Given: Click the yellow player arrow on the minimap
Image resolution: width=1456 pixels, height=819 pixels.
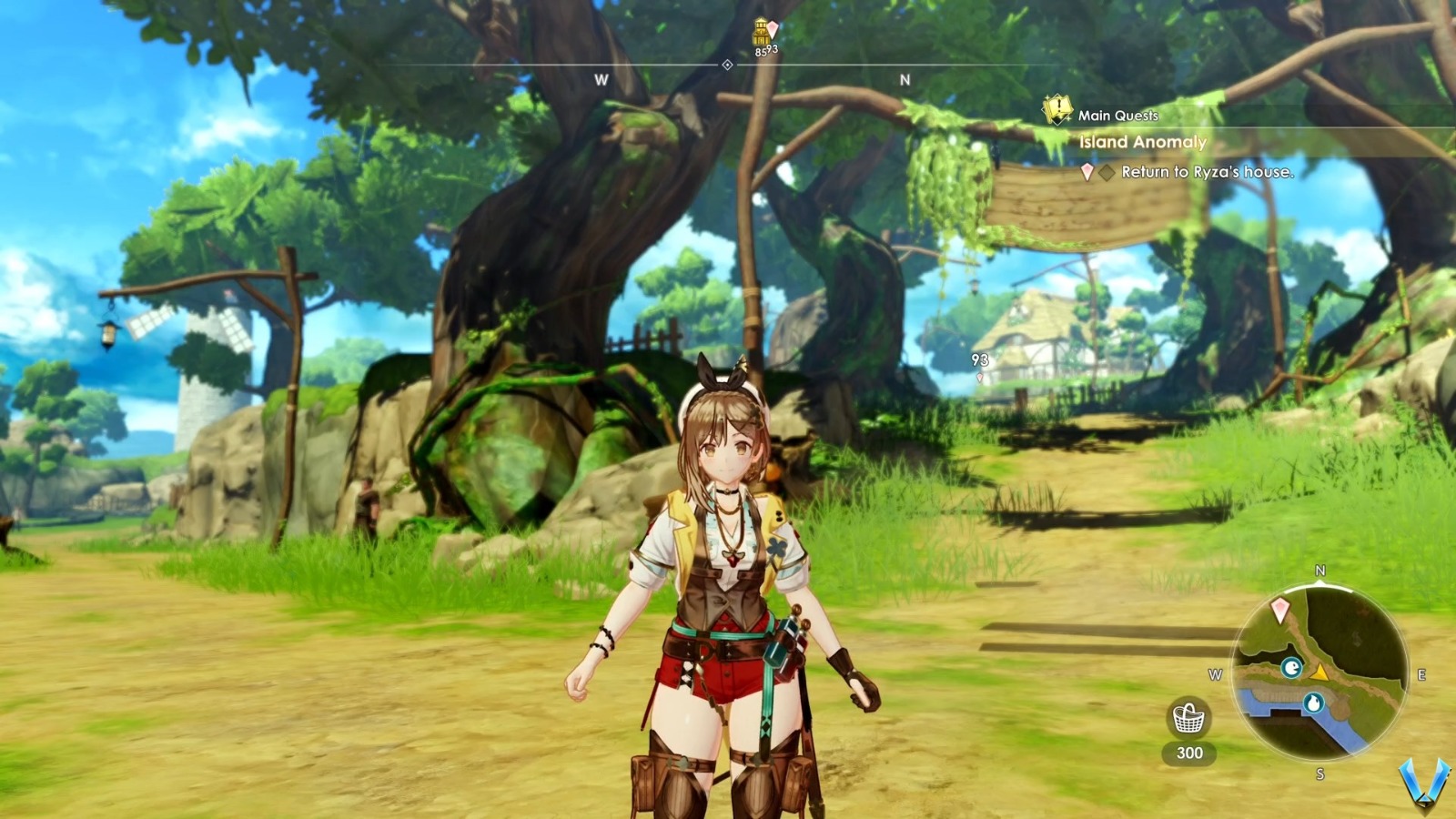Looking at the screenshot, I should point(1319,674).
